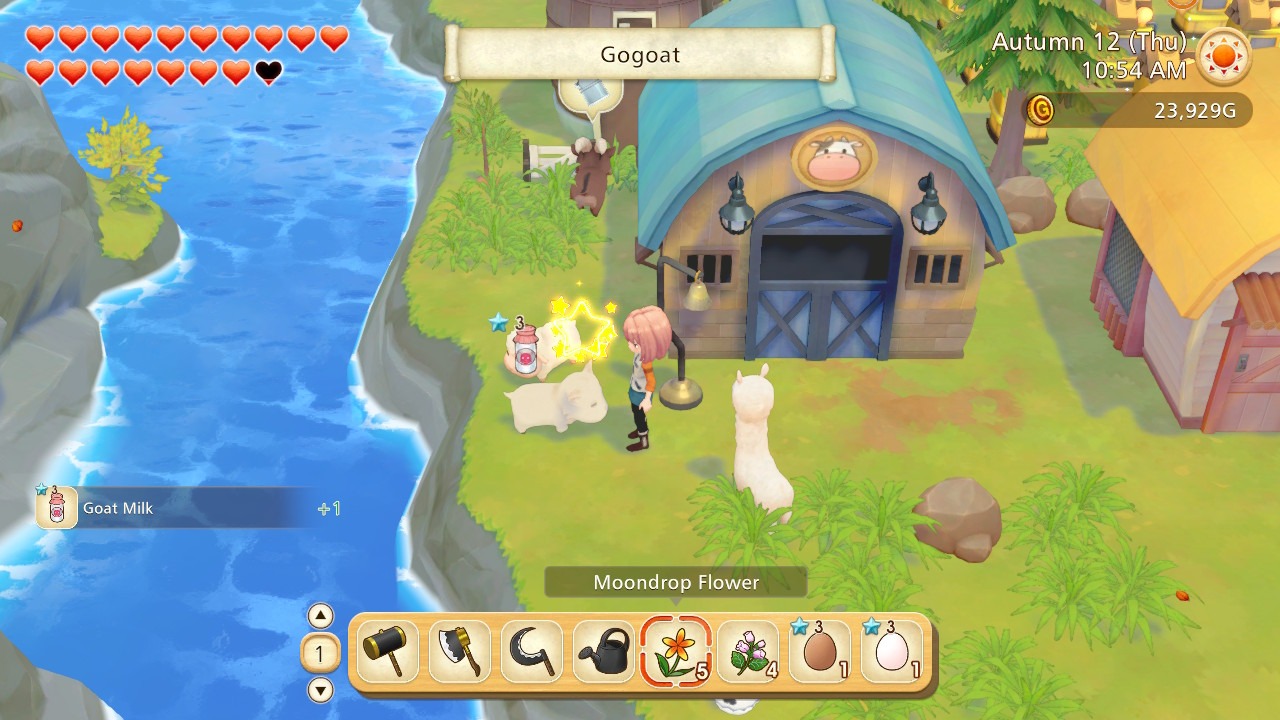Click the Goat Milk pickup notification
This screenshot has height=720, width=1280.
[x=180, y=508]
